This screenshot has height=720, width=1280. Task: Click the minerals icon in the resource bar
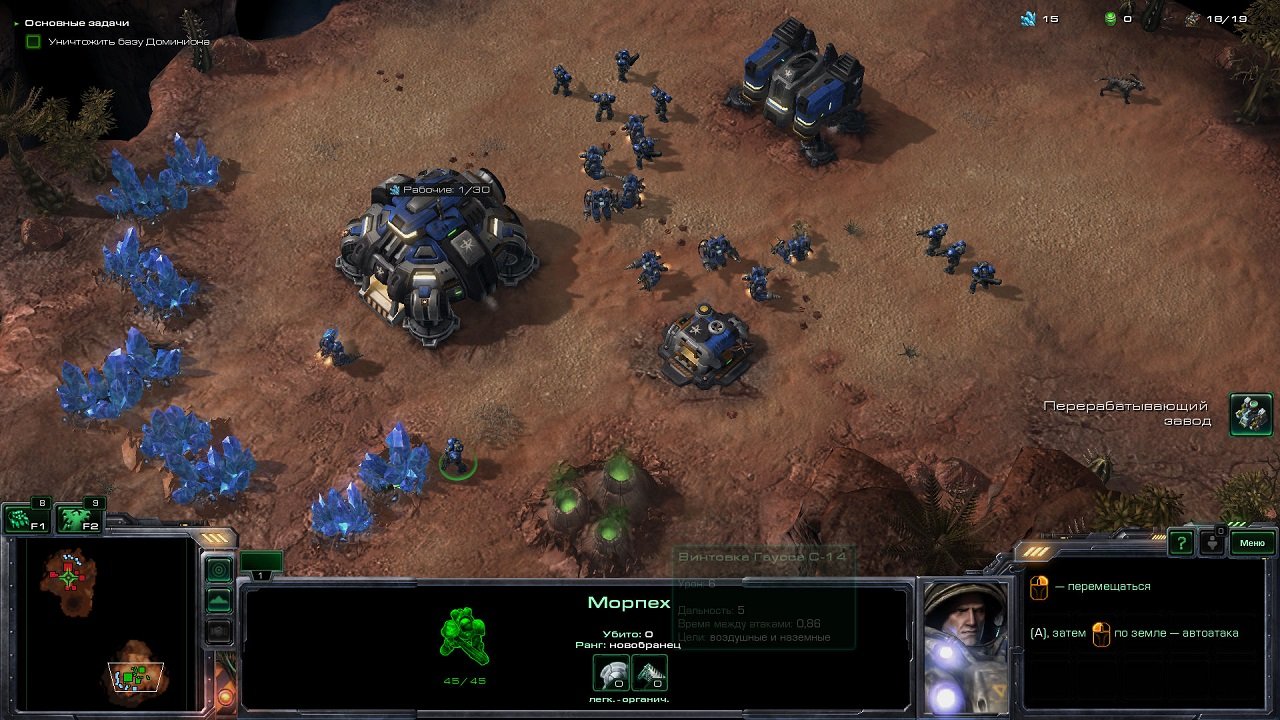click(x=1029, y=16)
